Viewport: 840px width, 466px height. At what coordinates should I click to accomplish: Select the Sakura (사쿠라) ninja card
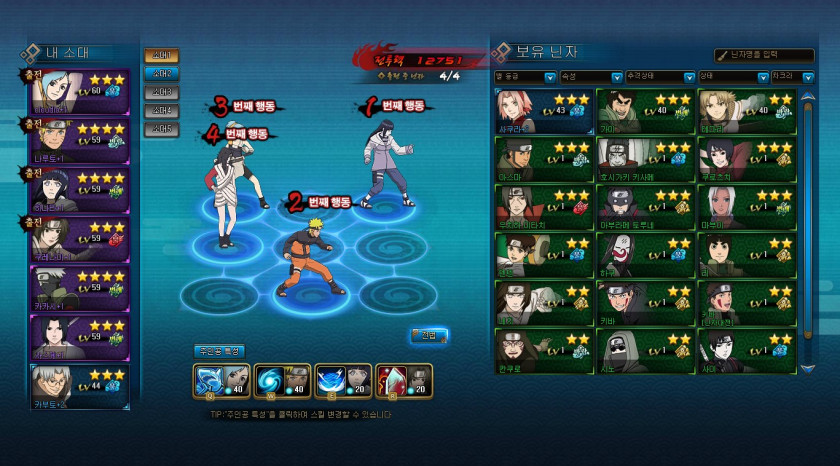[x=543, y=110]
